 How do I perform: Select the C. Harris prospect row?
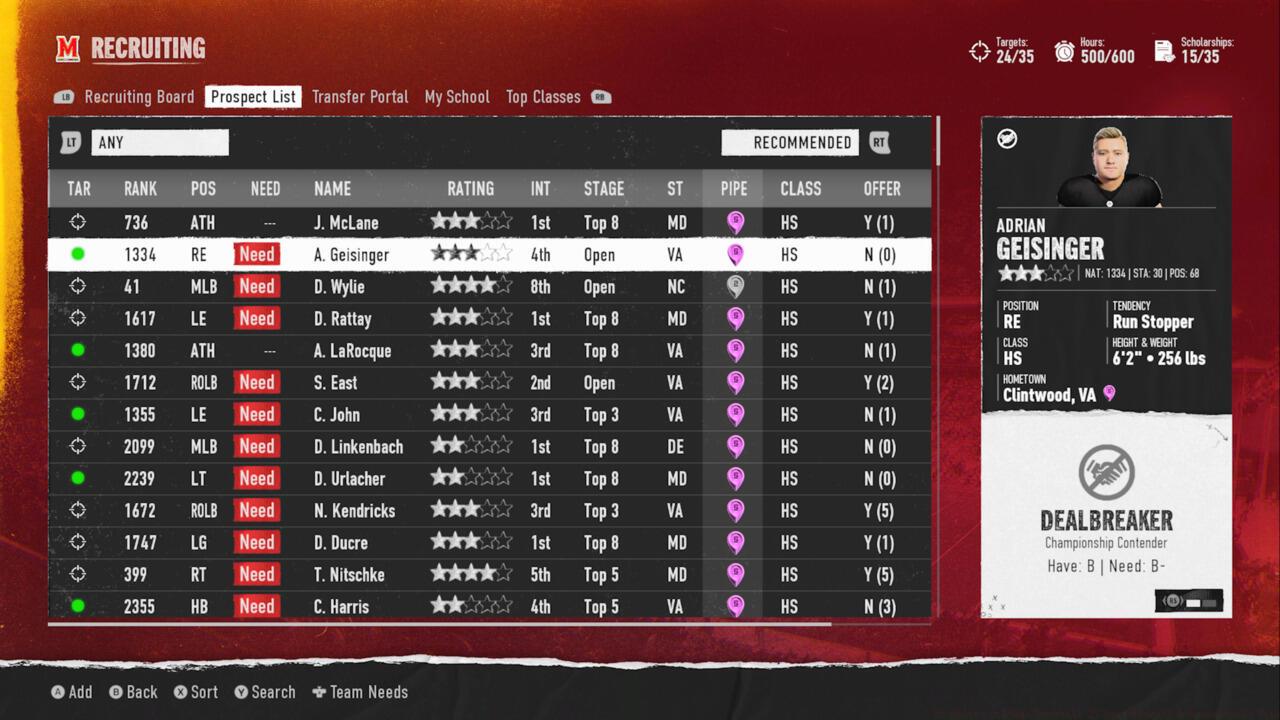click(x=341, y=607)
